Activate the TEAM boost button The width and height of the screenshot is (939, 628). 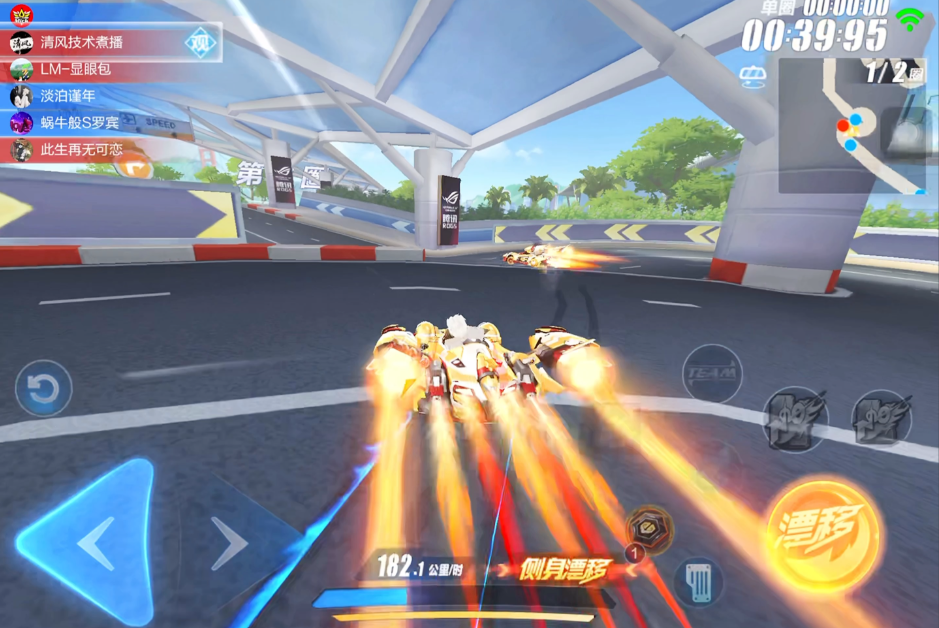(x=711, y=373)
